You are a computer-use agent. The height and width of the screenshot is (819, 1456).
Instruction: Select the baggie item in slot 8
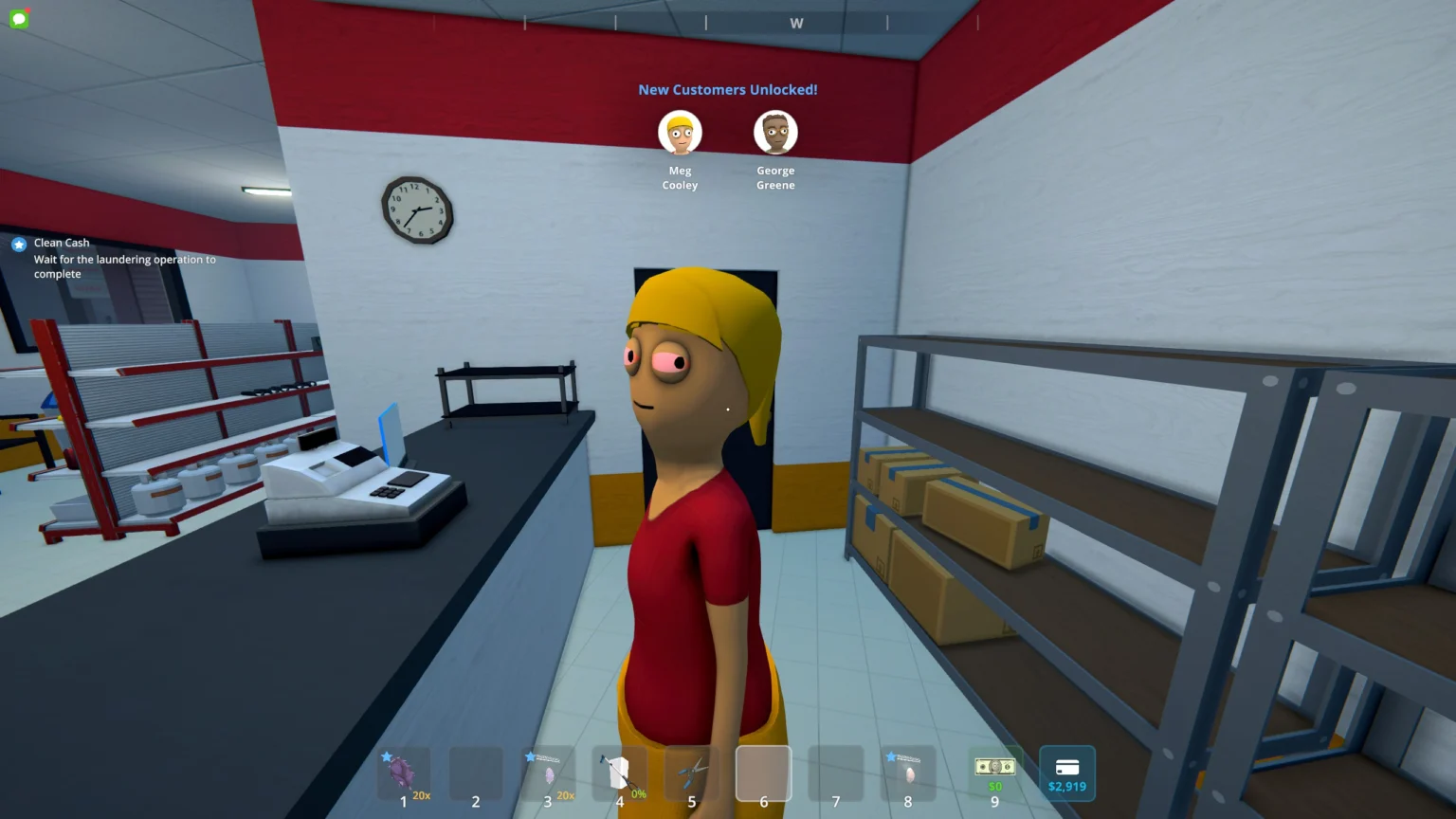click(x=908, y=773)
